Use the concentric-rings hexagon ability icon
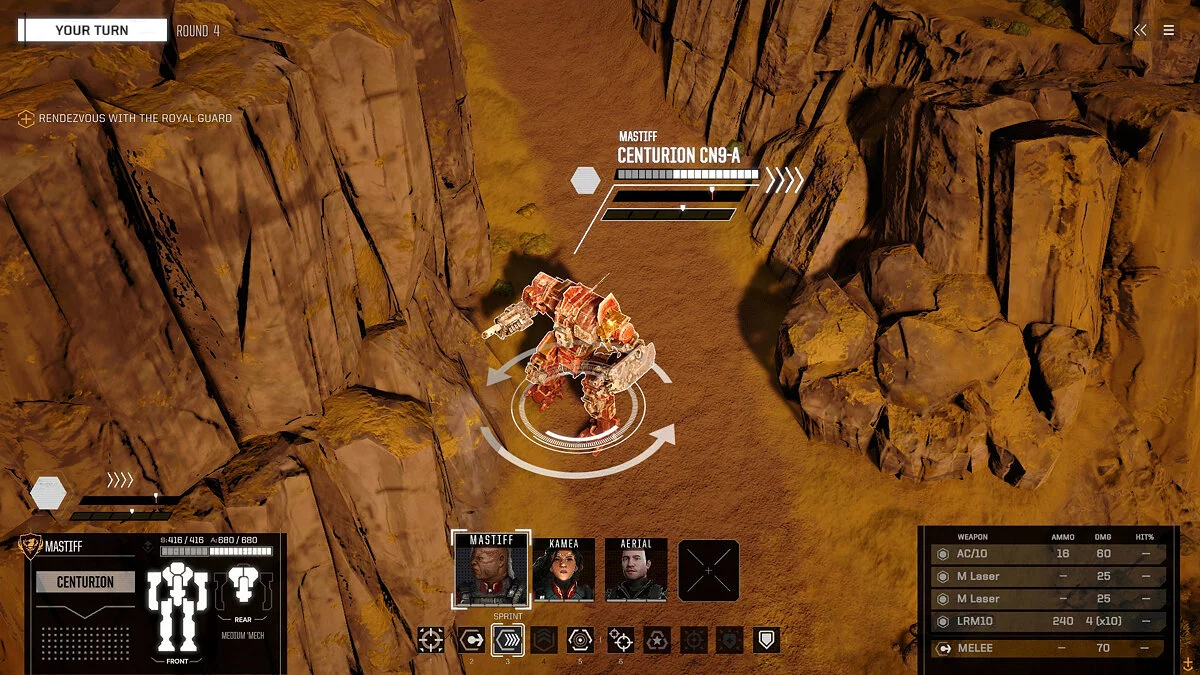 580,640
